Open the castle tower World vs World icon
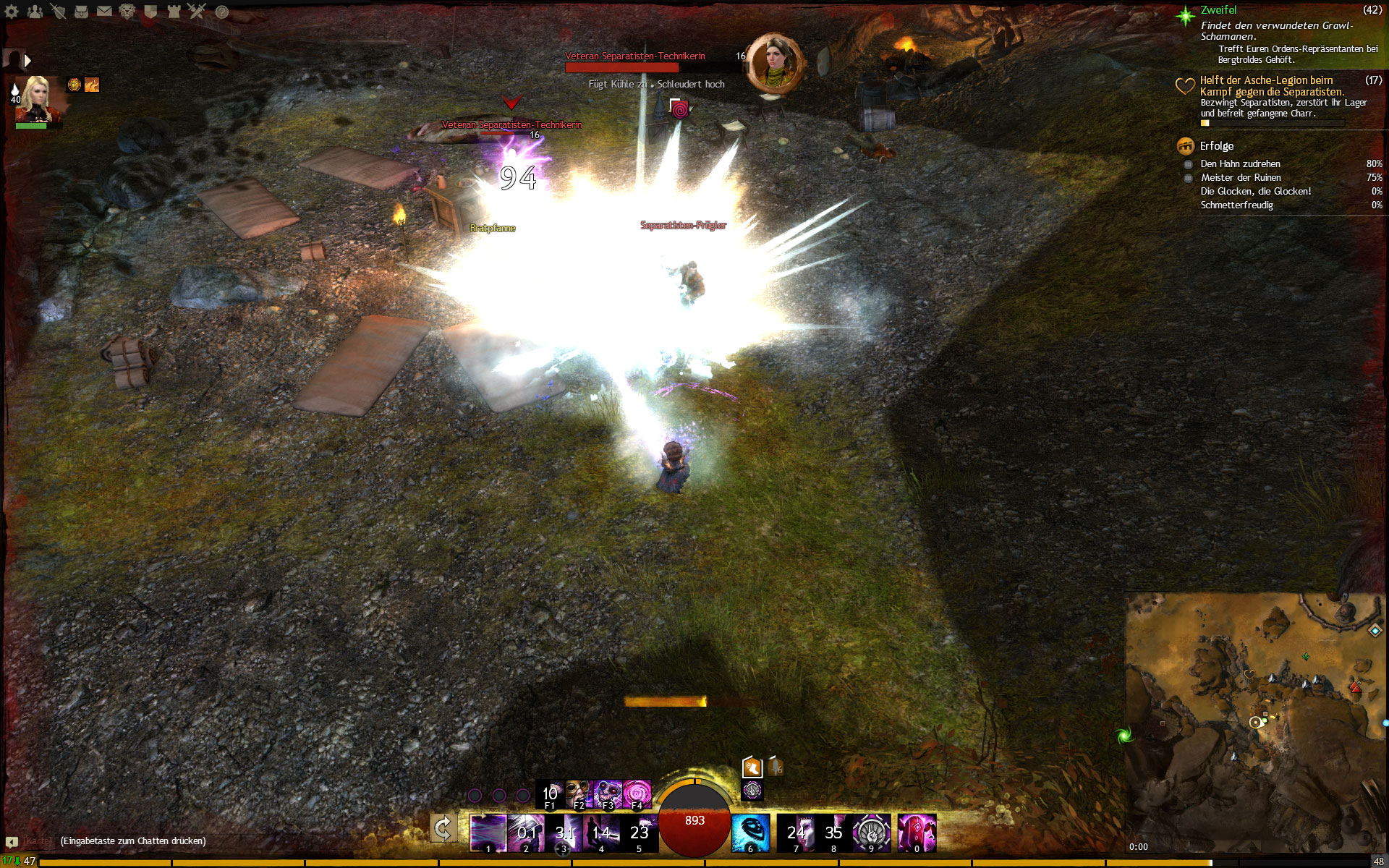Screen dimensions: 1389x868 pos(174,11)
